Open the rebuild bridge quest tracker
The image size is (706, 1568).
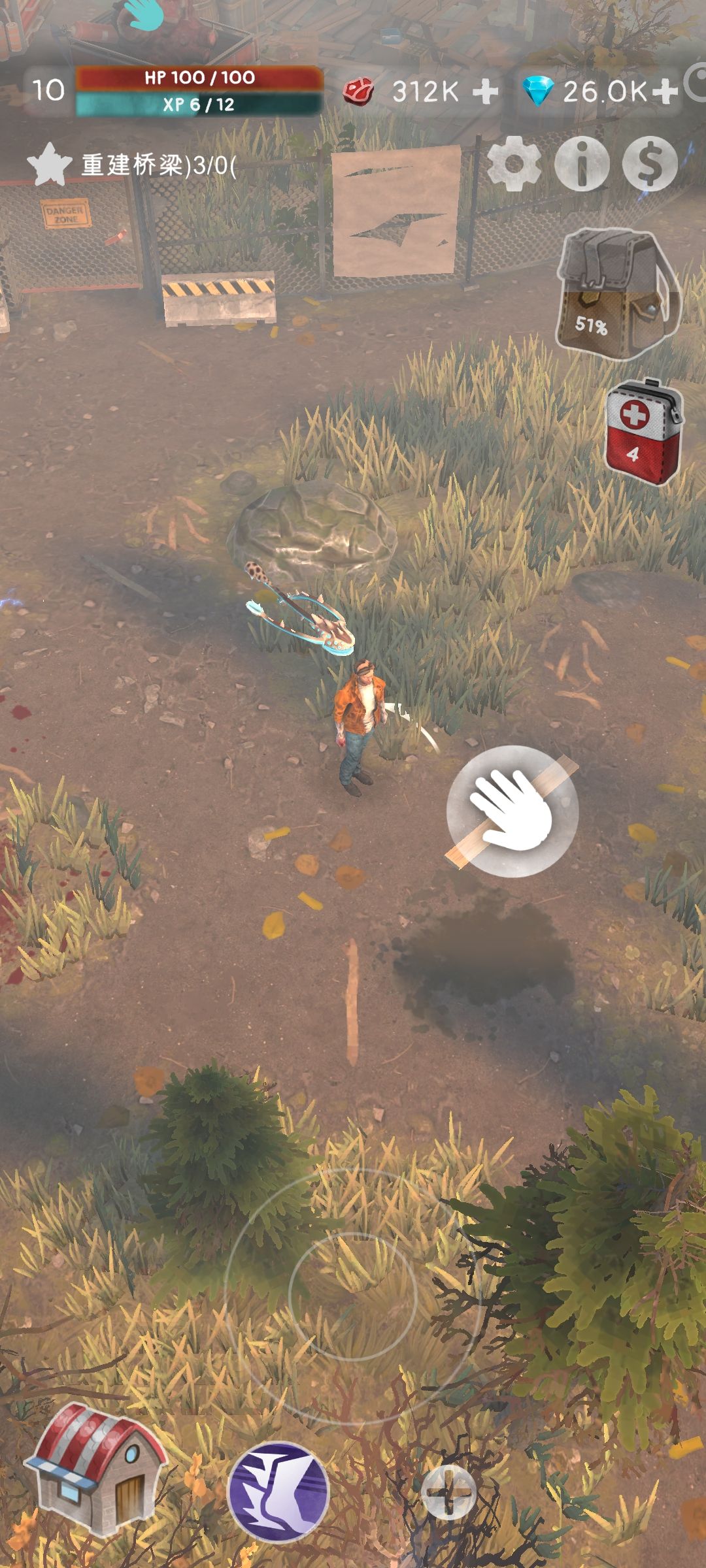(131, 165)
